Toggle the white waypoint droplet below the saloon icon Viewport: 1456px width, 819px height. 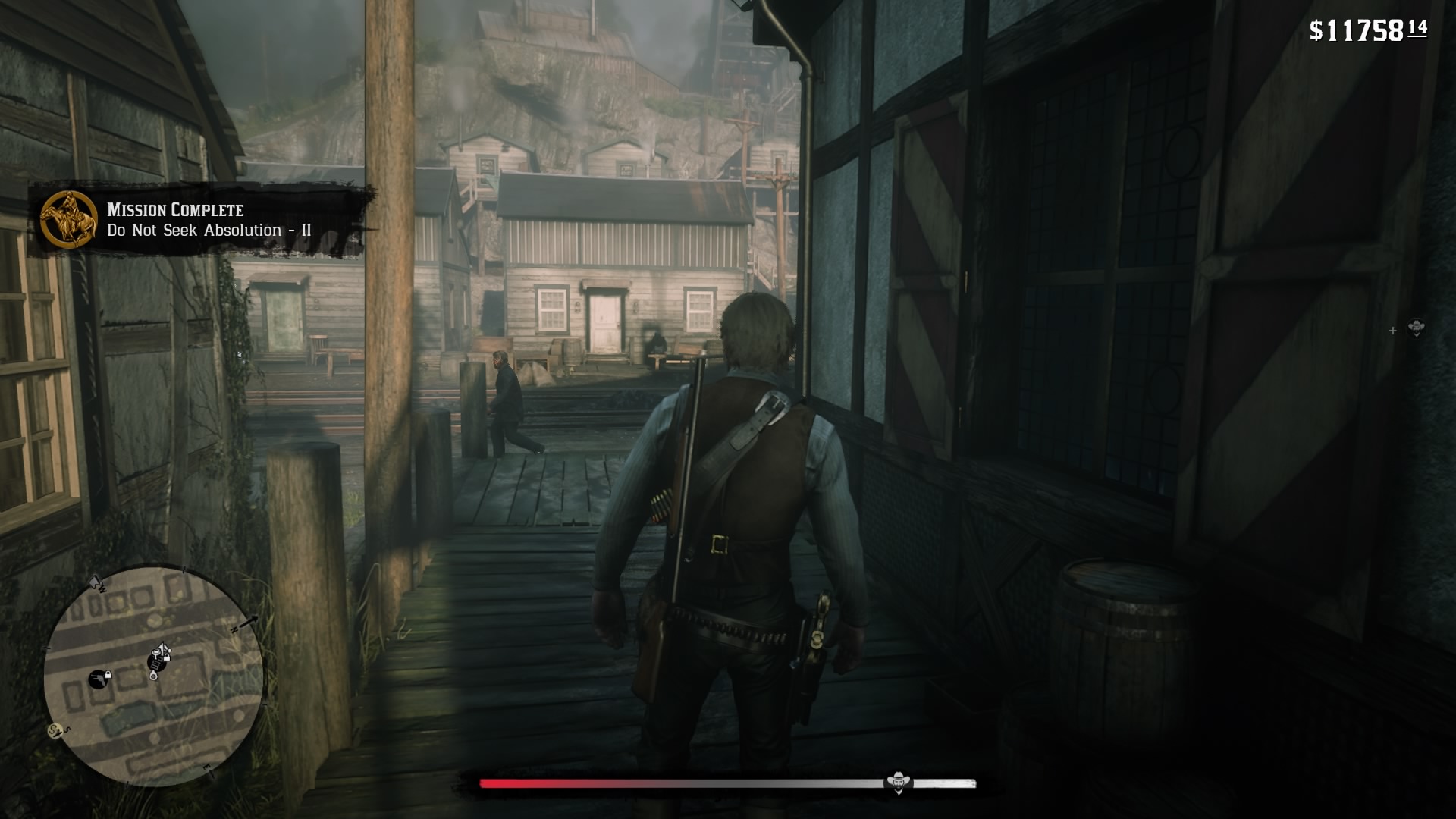click(x=154, y=675)
